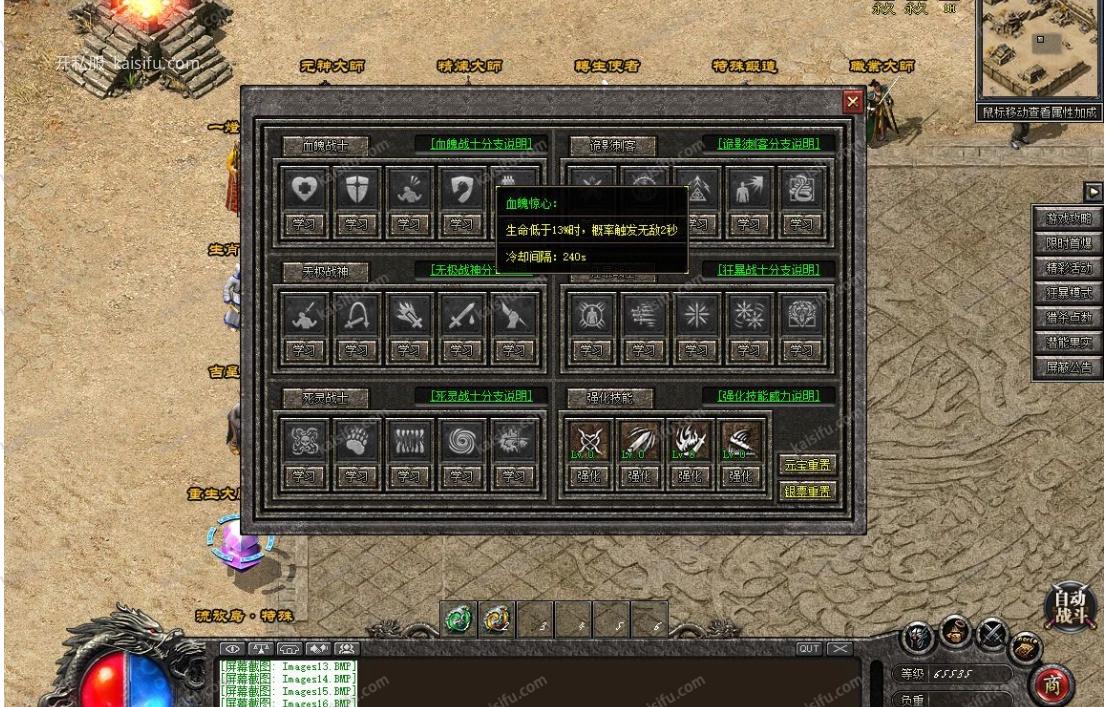Toggle the 自动战斗 auto-battle button
This screenshot has height=707, width=1105.
(x=1069, y=606)
